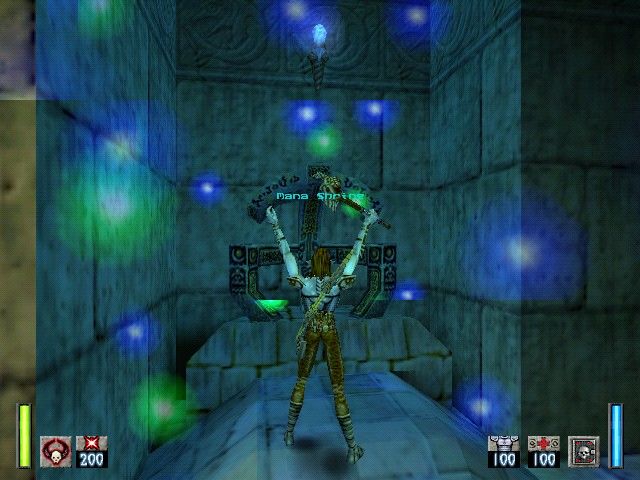This screenshot has height=480, width=640.
Task: Select the horned skull weapon icon
Action: pos(55,451)
